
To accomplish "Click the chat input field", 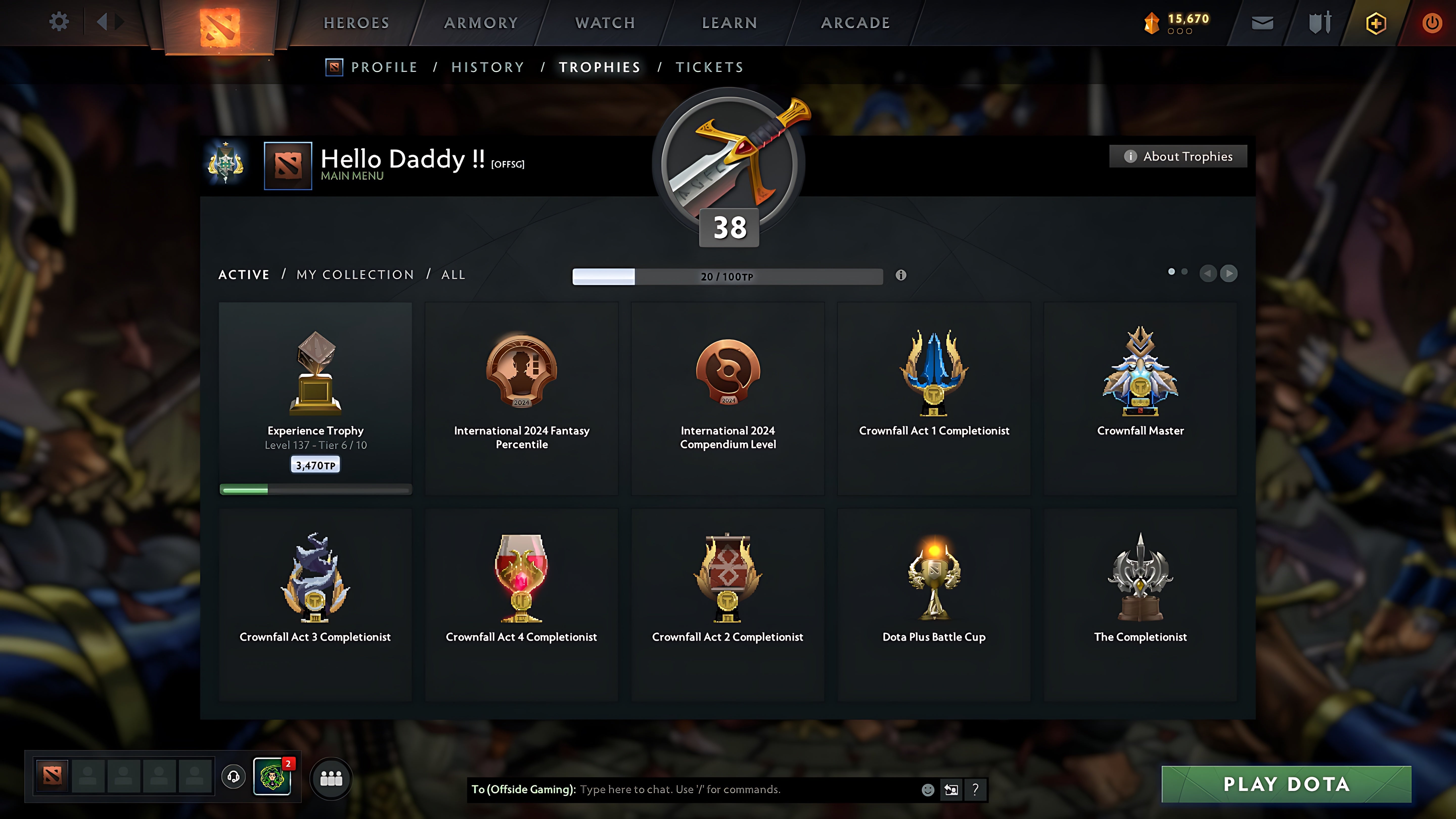I will point(746,790).
